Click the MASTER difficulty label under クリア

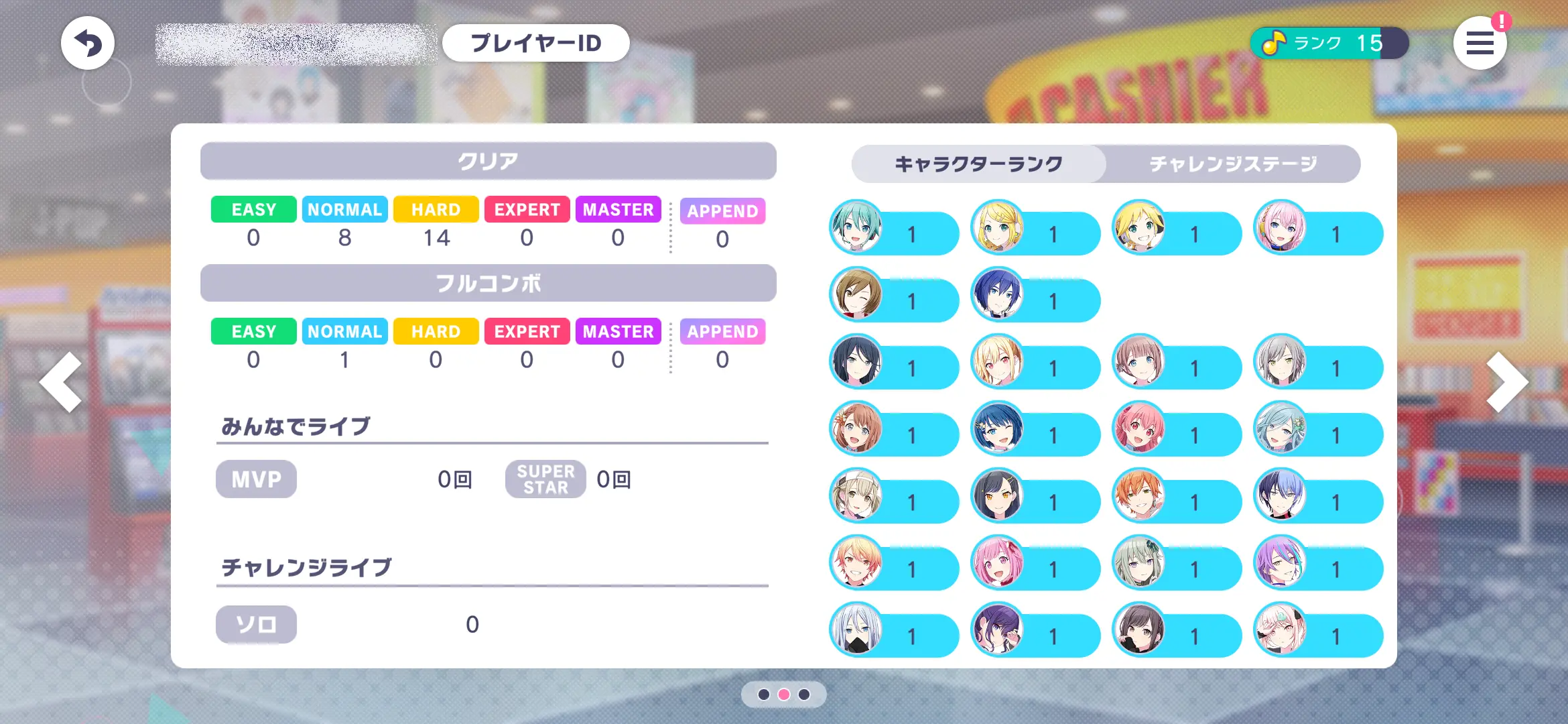(x=618, y=209)
